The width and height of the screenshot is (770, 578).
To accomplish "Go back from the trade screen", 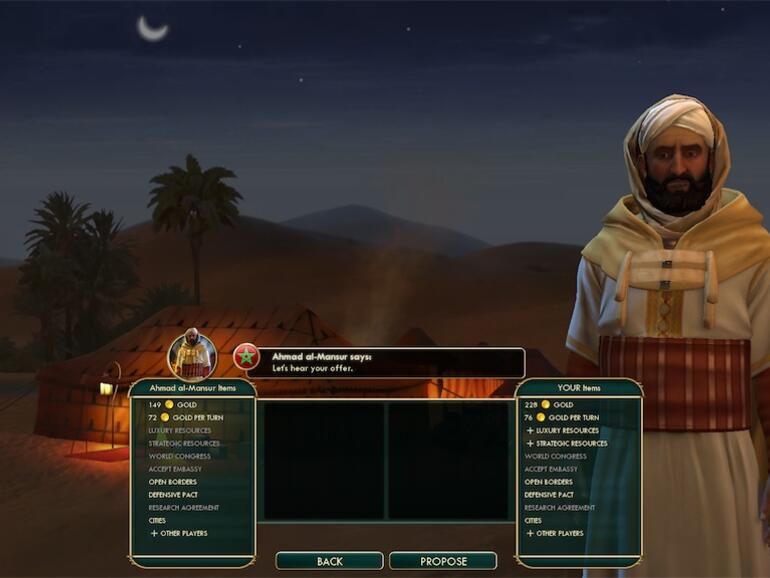I will pyautogui.click(x=329, y=561).
